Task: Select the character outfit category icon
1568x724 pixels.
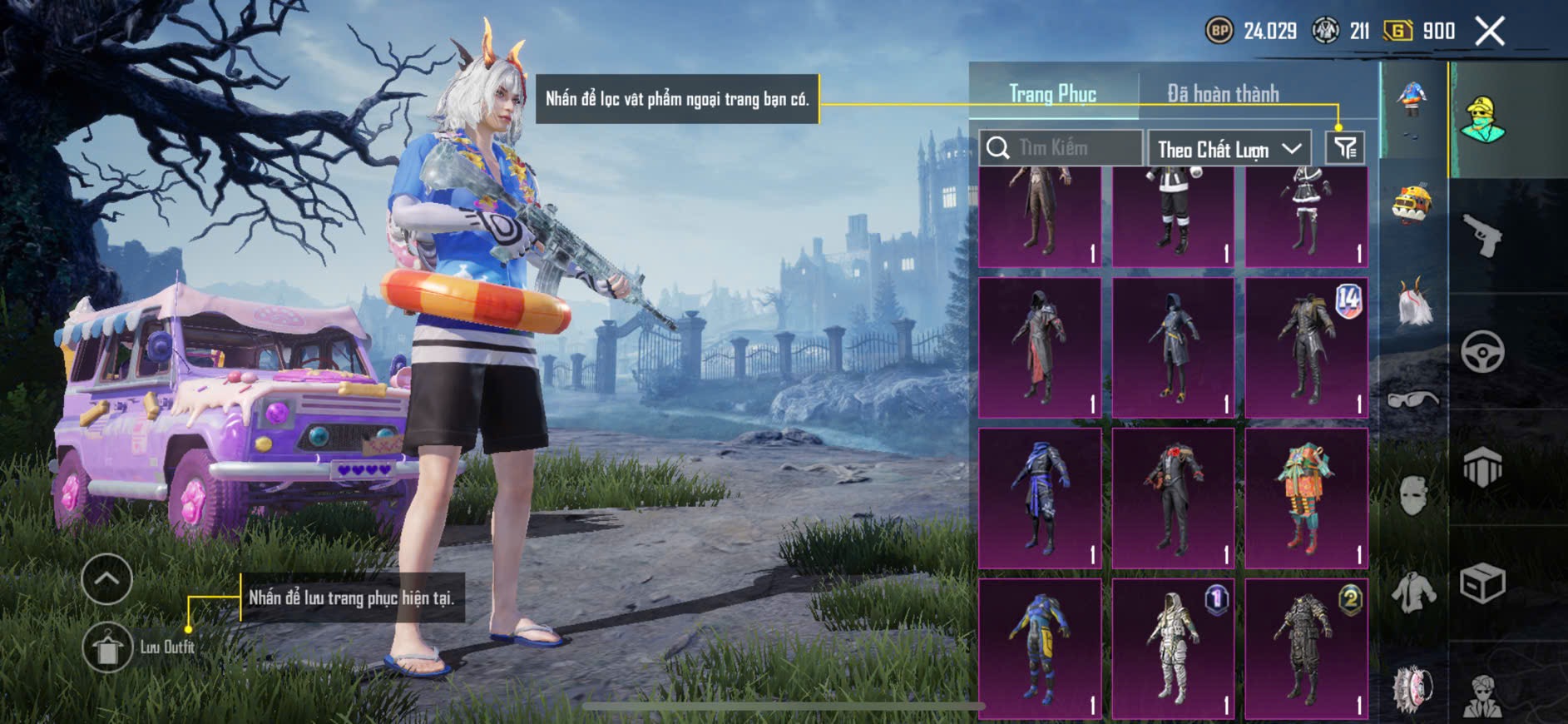Action: click(1482, 120)
